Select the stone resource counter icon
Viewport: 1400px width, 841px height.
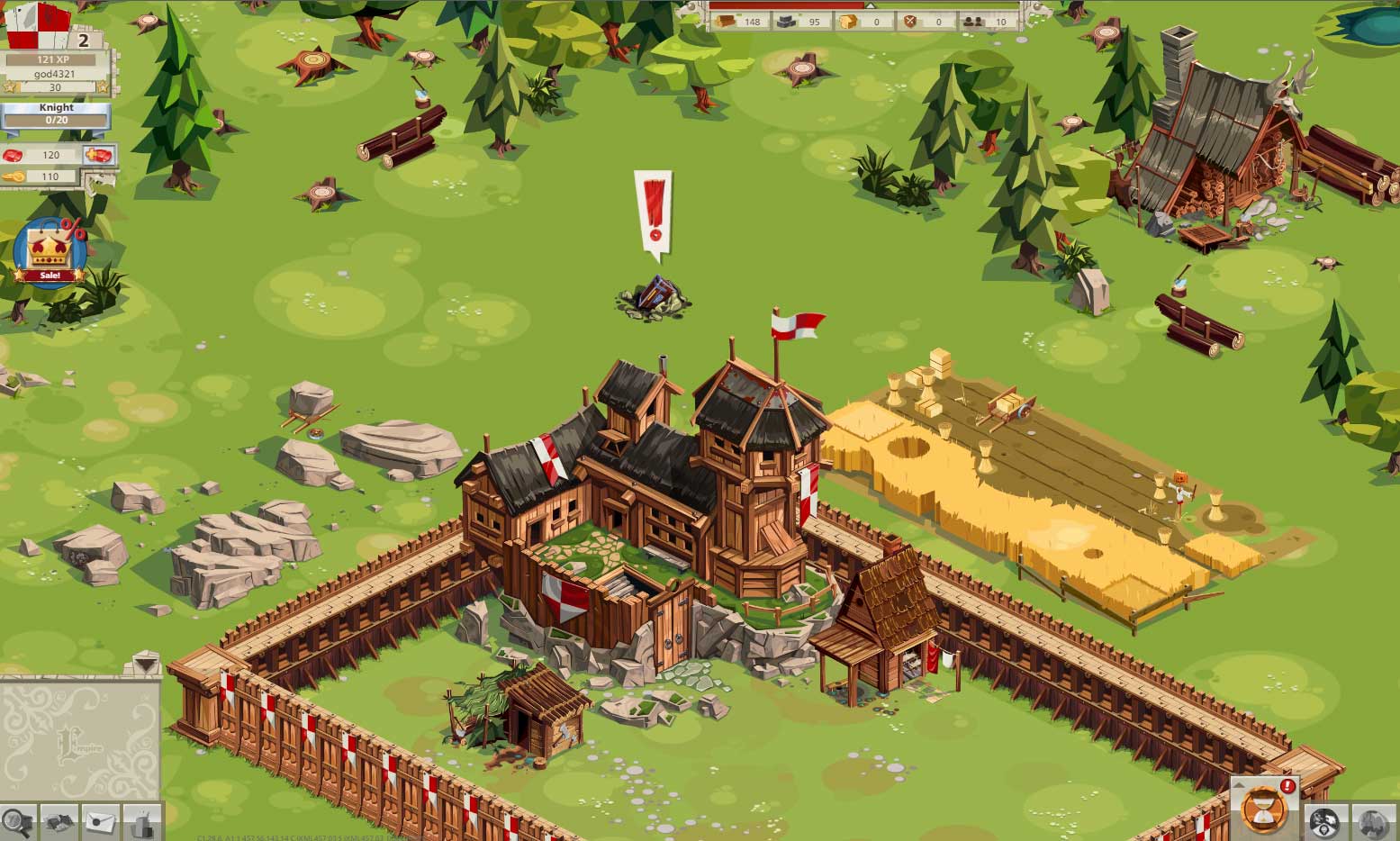(x=787, y=21)
